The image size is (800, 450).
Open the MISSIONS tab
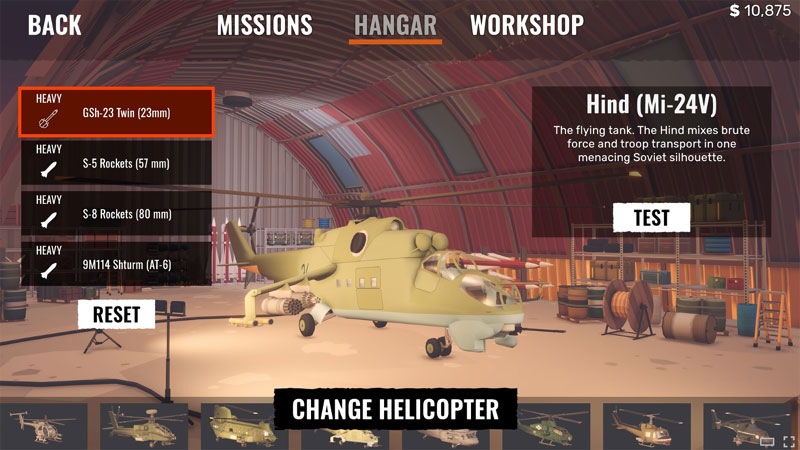[265, 25]
